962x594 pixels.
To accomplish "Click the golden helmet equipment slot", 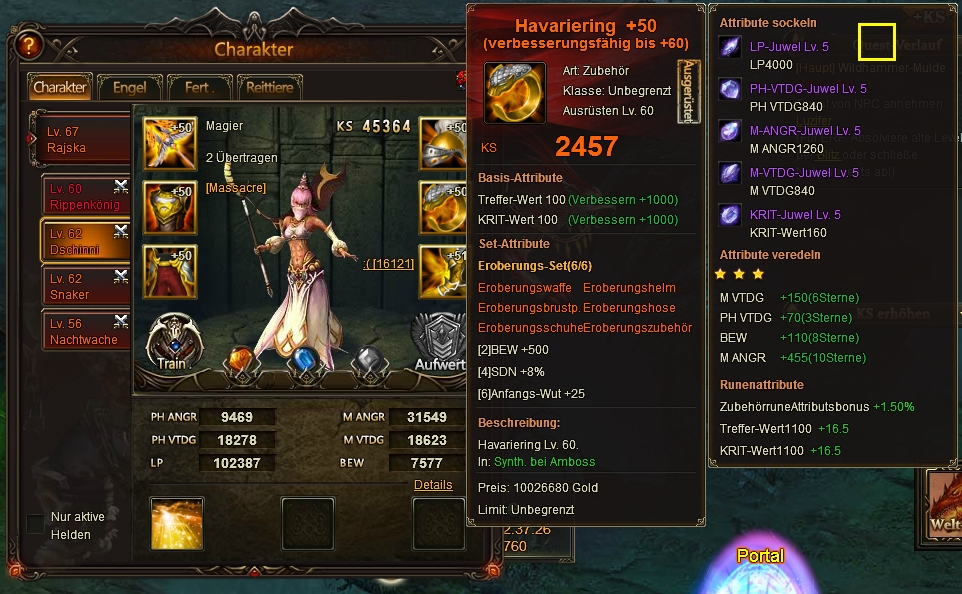I will (x=443, y=142).
